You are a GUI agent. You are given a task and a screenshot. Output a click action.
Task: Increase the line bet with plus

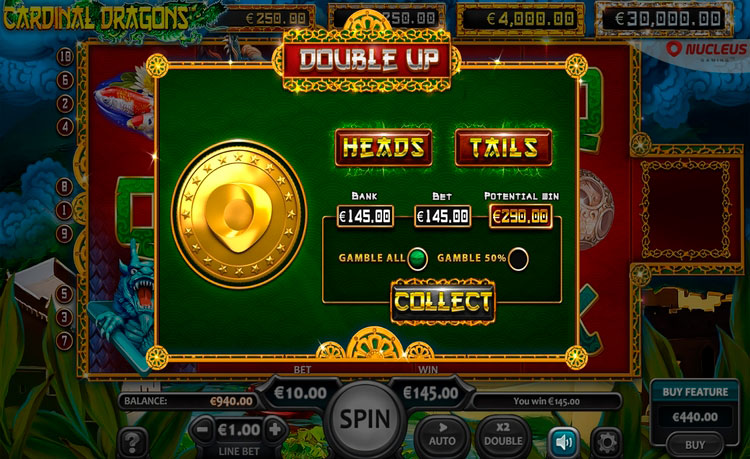point(273,431)
